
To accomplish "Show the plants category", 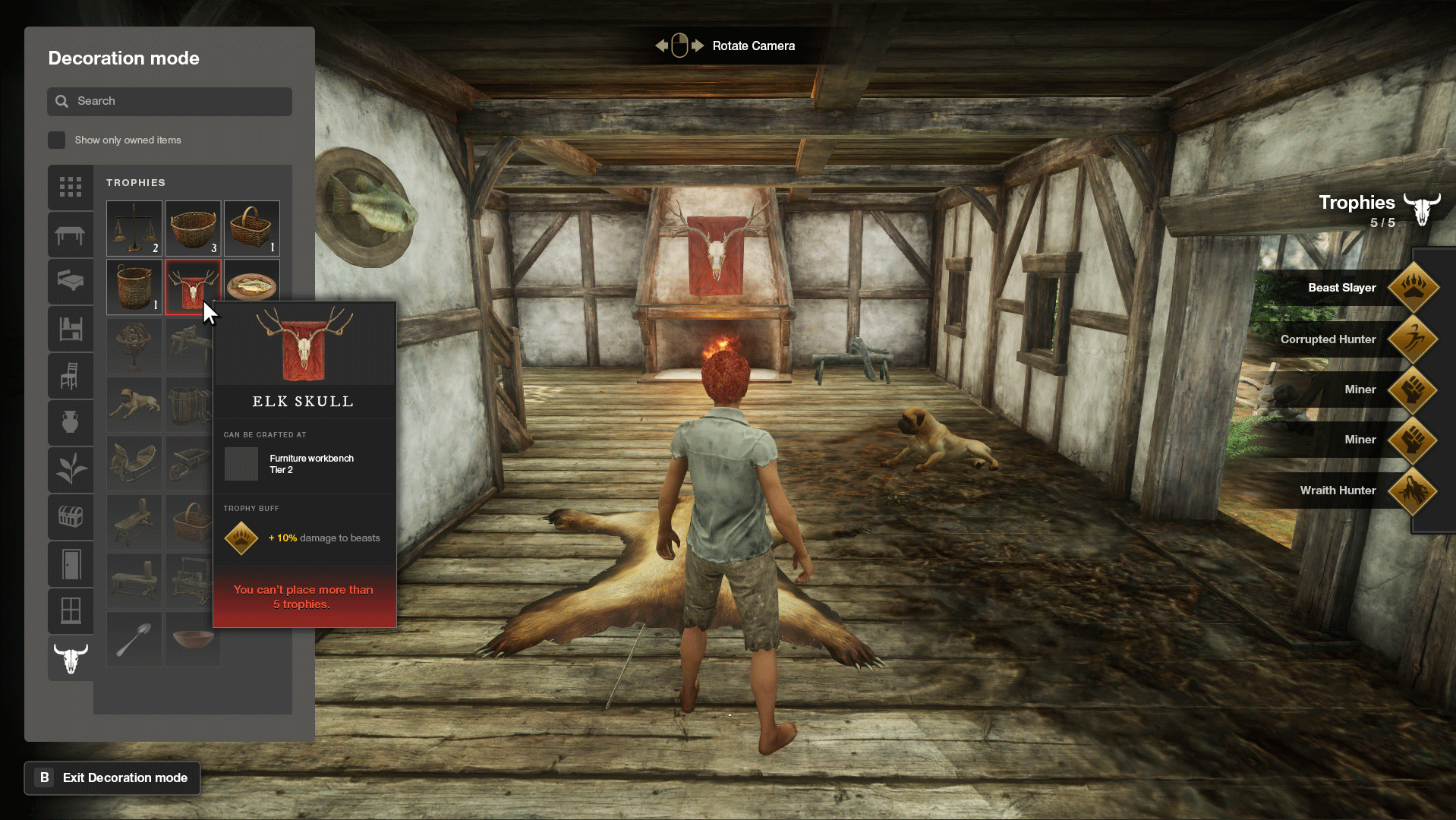I will click(71, 469).
